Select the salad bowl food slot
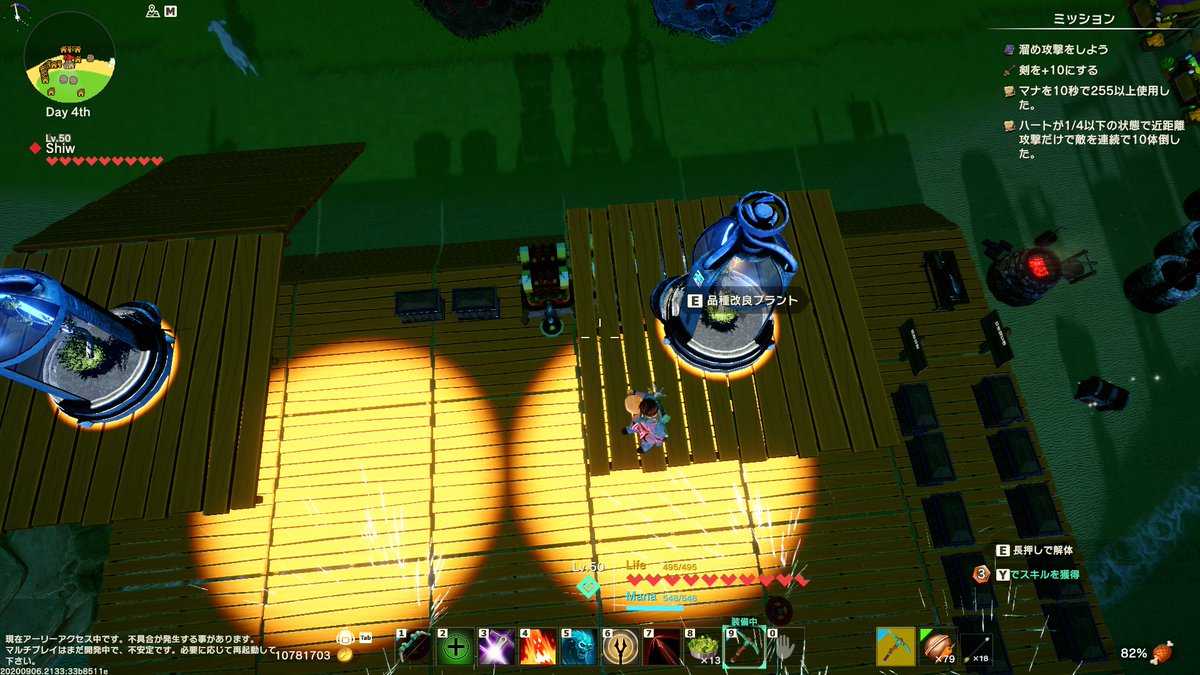The image size is (1200, 675). (703, 648)
